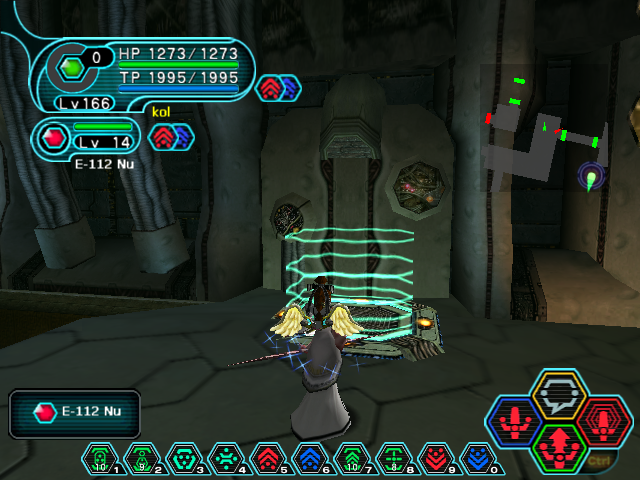This screenshot has height=480, width=640.
Task: Click the green section ID hexagon badge
Action: tap(71, 68)
